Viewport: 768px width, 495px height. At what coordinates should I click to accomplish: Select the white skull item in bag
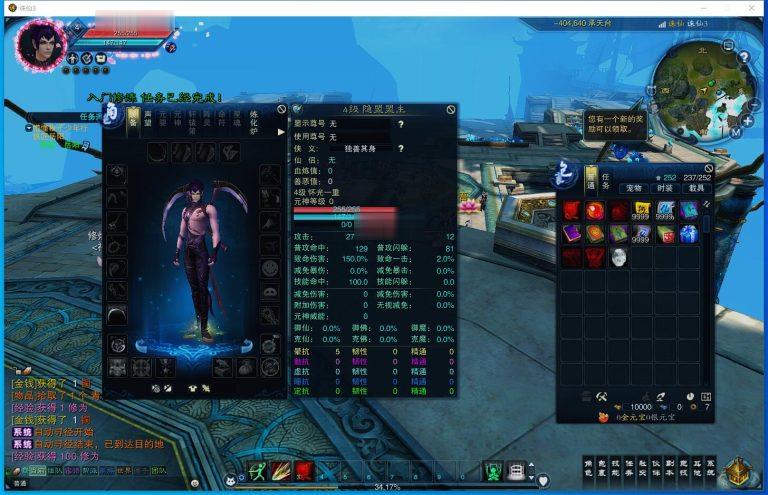pos(619,257)
